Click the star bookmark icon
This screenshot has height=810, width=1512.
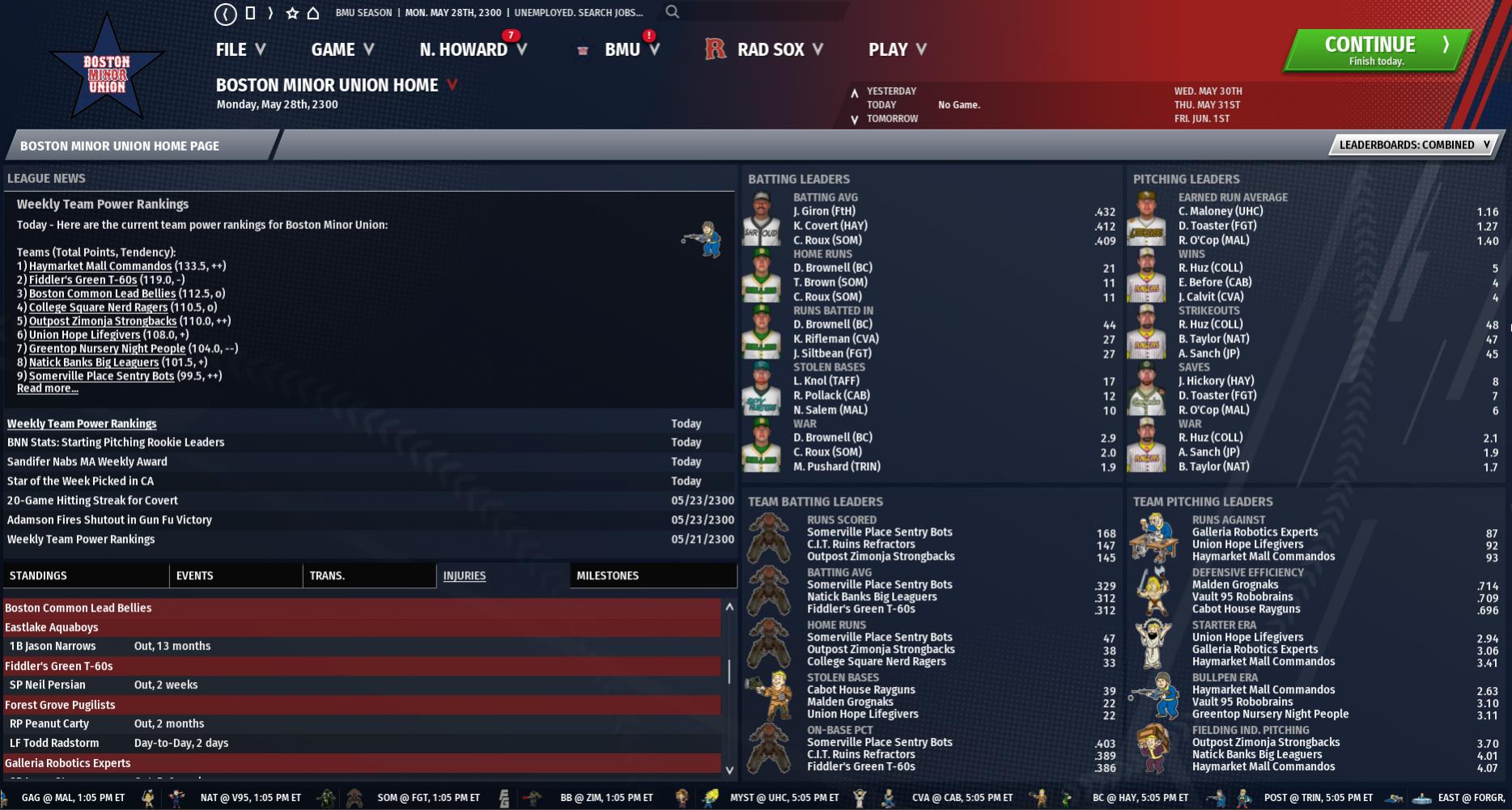[292, 13]
